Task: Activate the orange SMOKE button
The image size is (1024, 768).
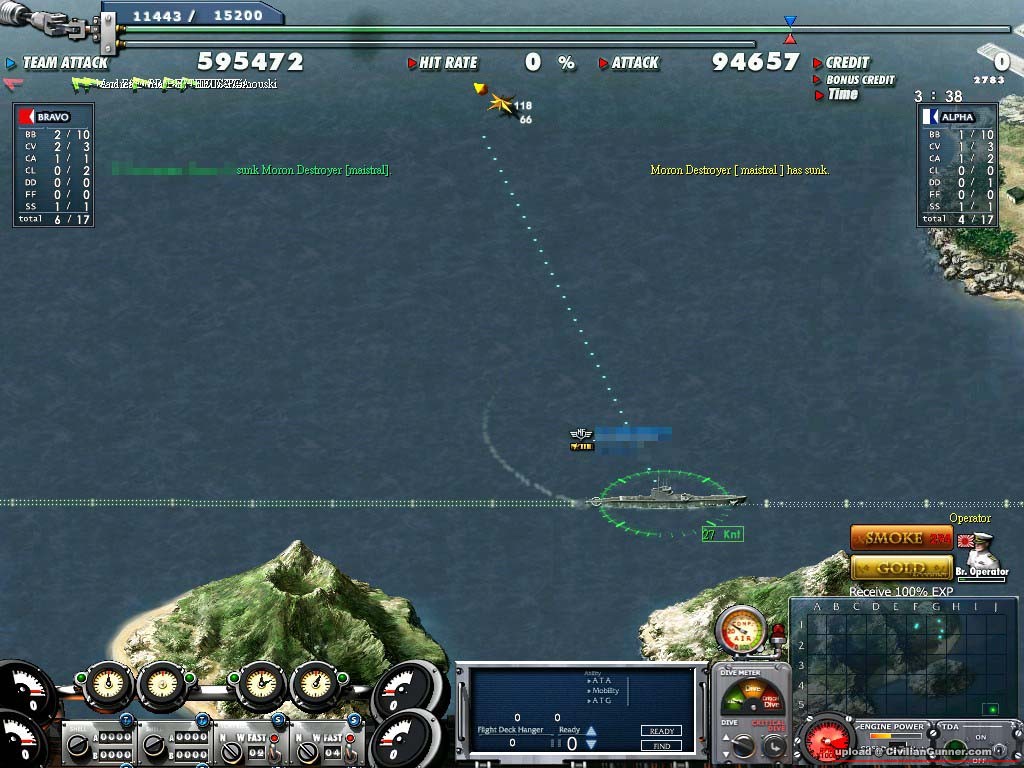Action: click(900, 538)
